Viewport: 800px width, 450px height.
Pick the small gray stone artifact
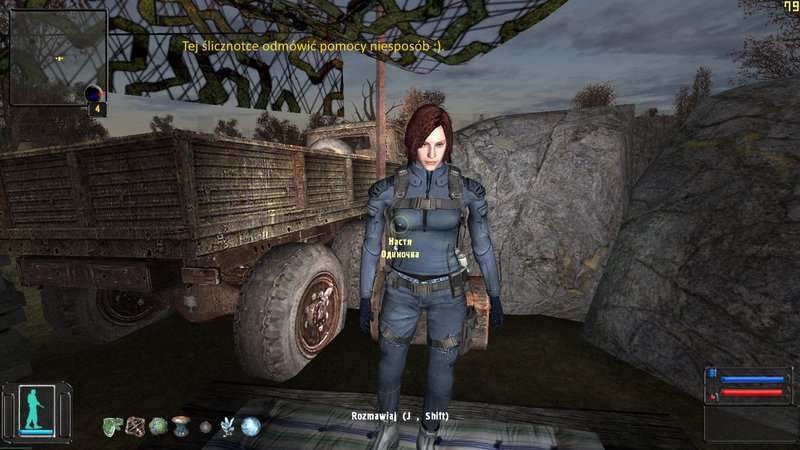205,427
